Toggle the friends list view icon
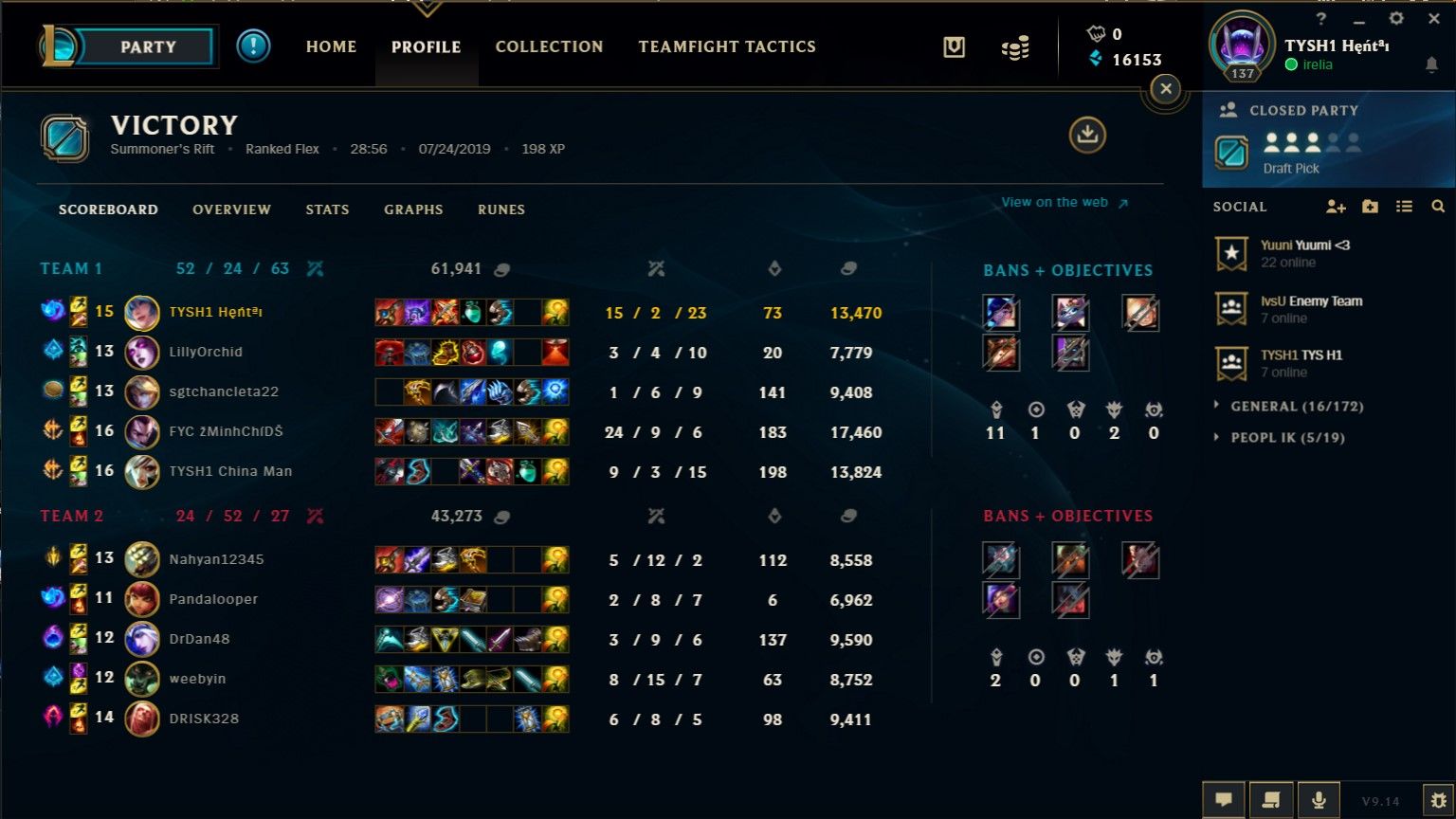Screen dimensions: 1456x819 [x=1405, y=206]
